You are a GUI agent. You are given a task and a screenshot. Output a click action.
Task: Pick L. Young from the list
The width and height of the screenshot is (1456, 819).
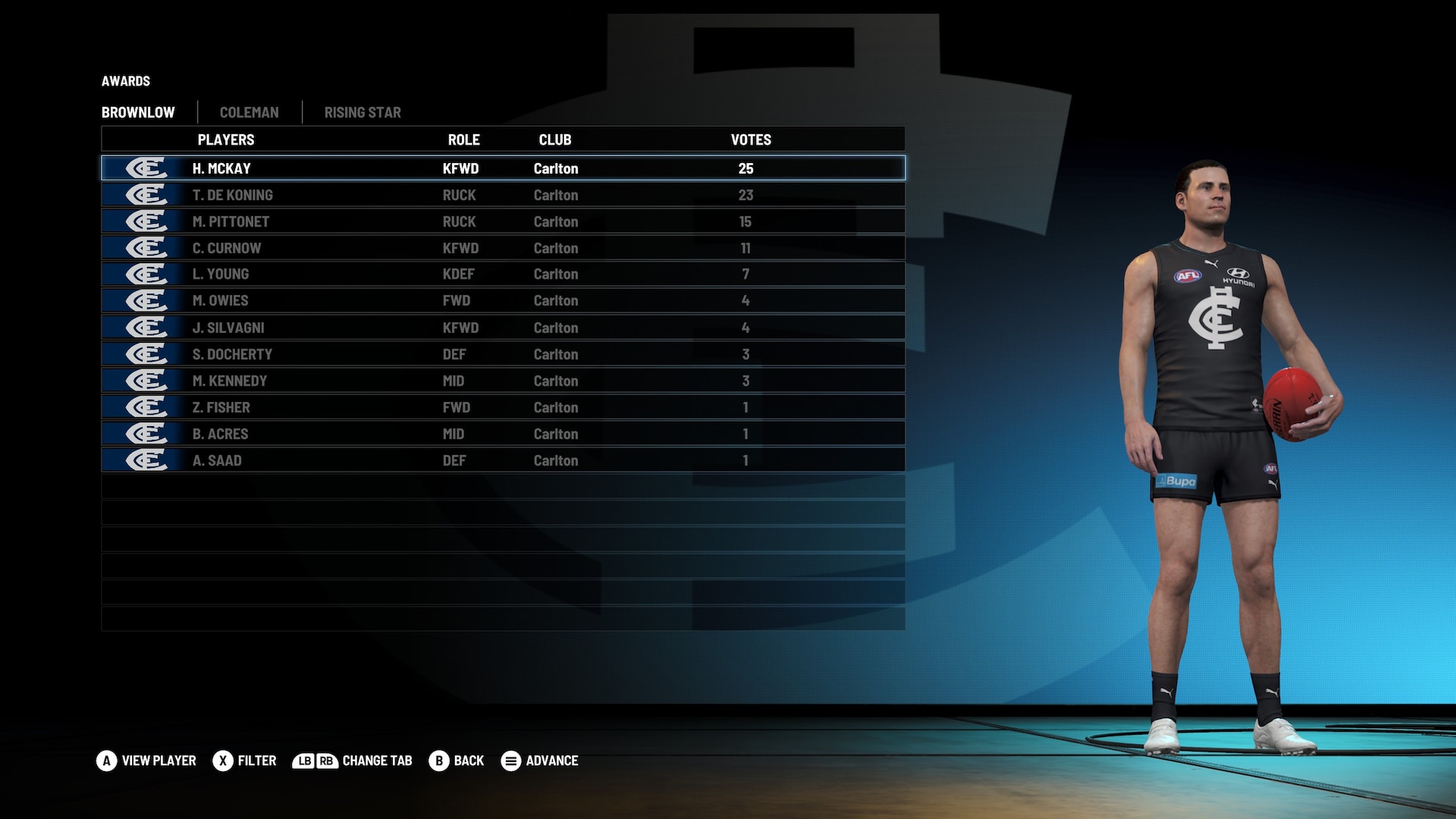pos(502,274)
